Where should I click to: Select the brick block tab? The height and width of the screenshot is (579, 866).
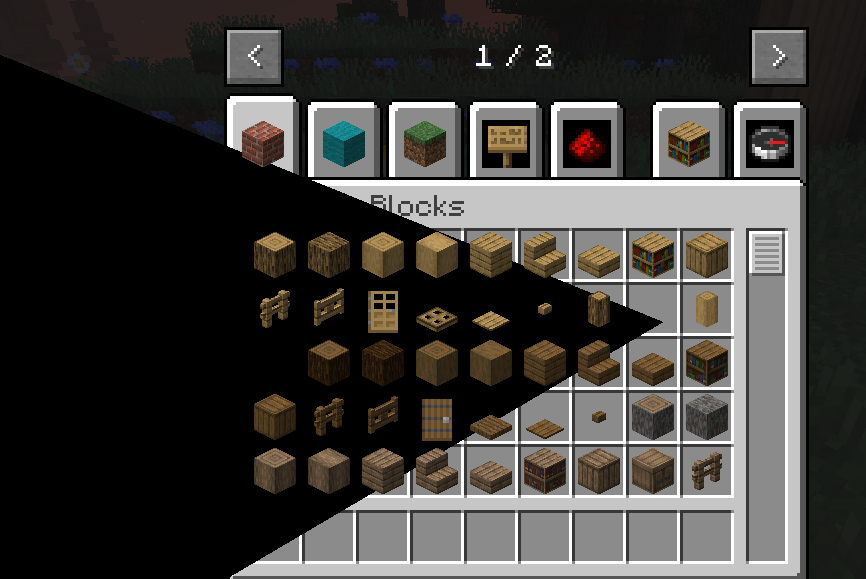click(263, 140)
